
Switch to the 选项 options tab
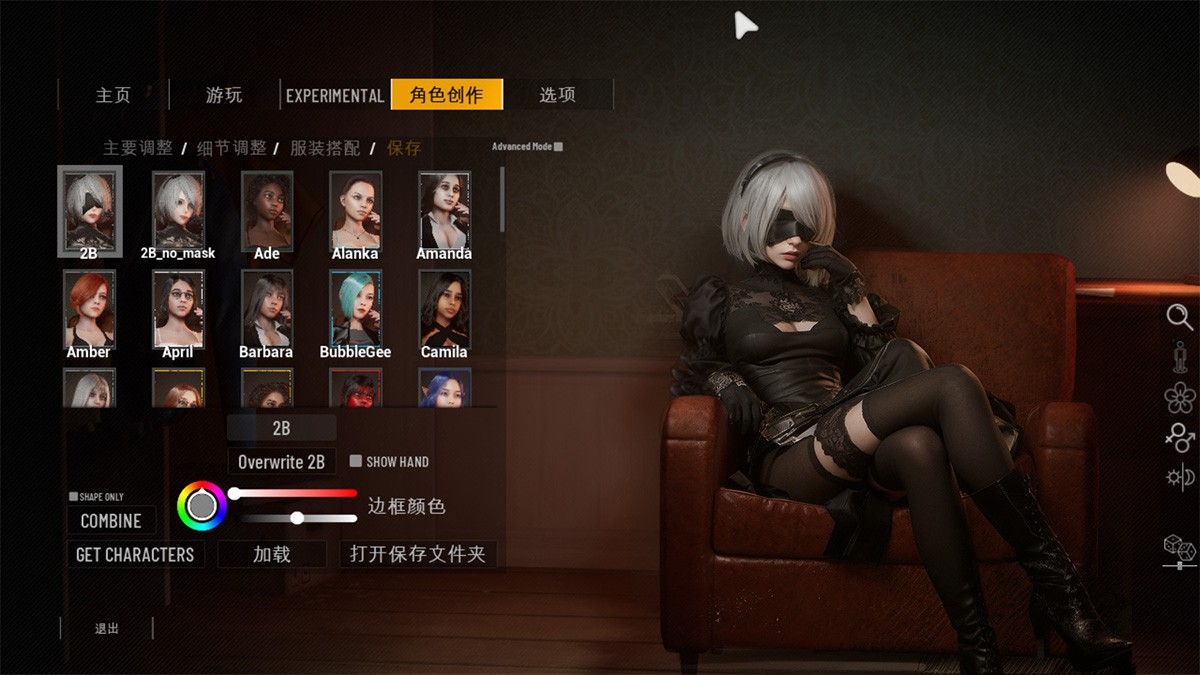(x=557, y=95)
